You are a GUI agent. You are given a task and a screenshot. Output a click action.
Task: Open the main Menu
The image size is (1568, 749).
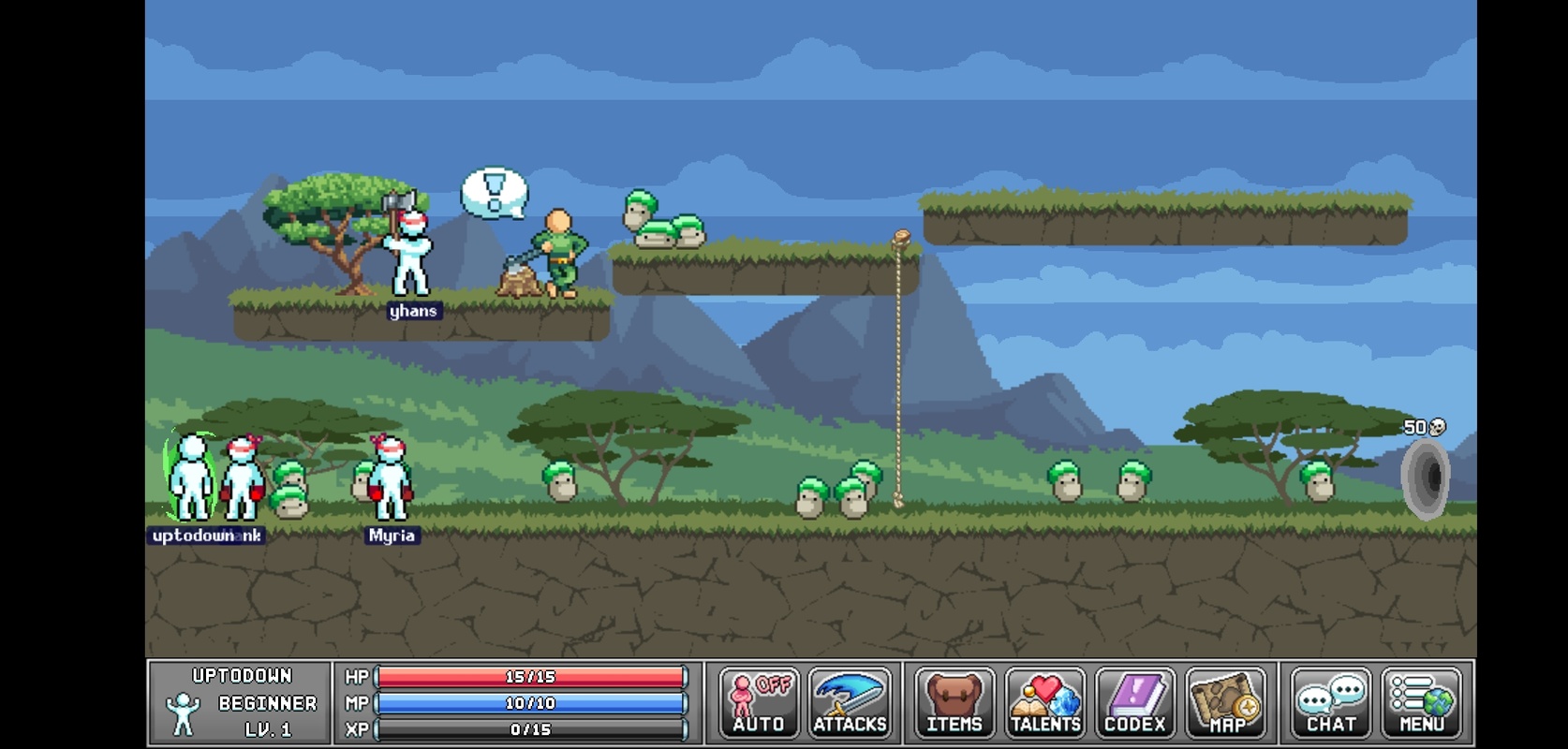1421,702
